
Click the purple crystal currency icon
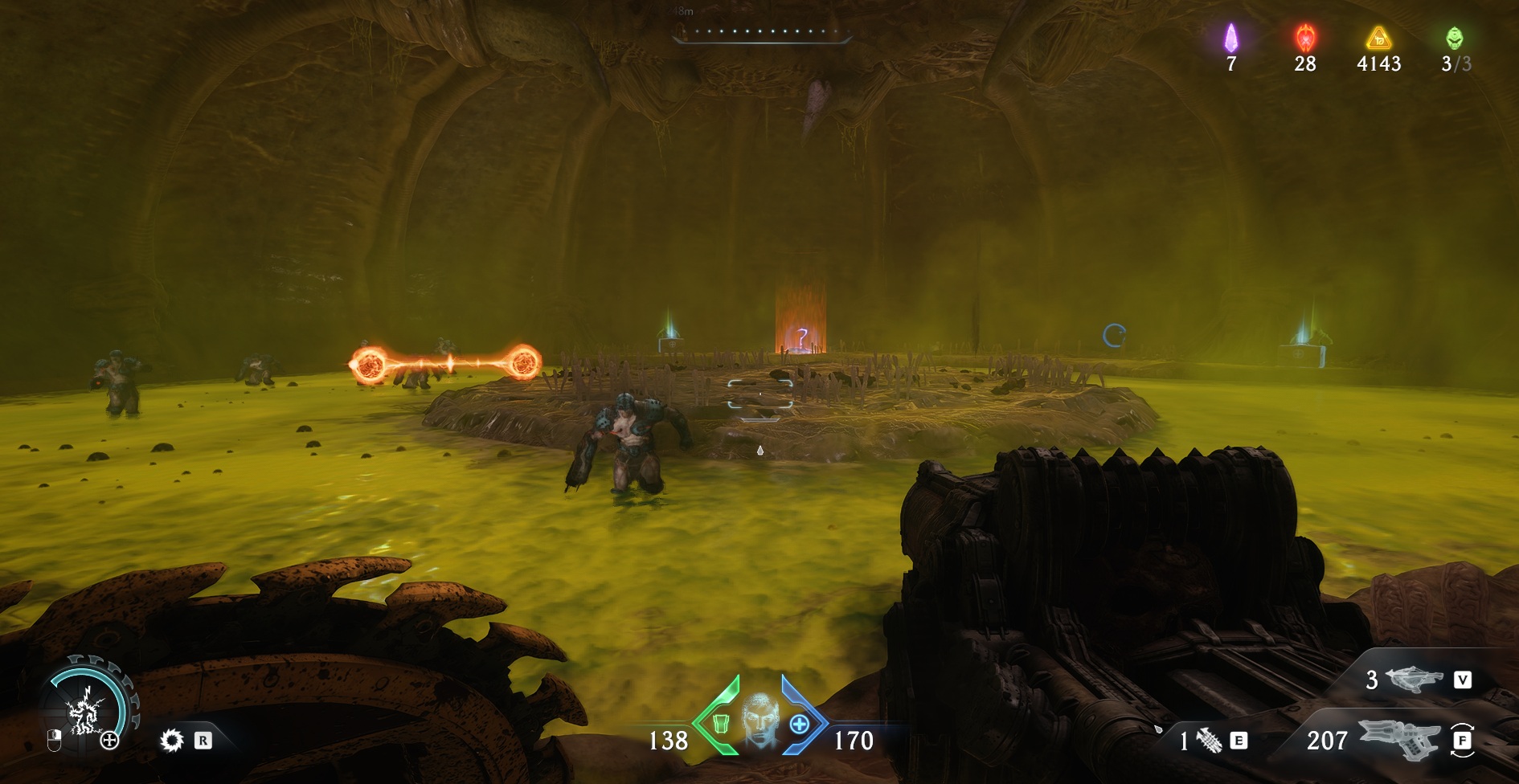1230,38
